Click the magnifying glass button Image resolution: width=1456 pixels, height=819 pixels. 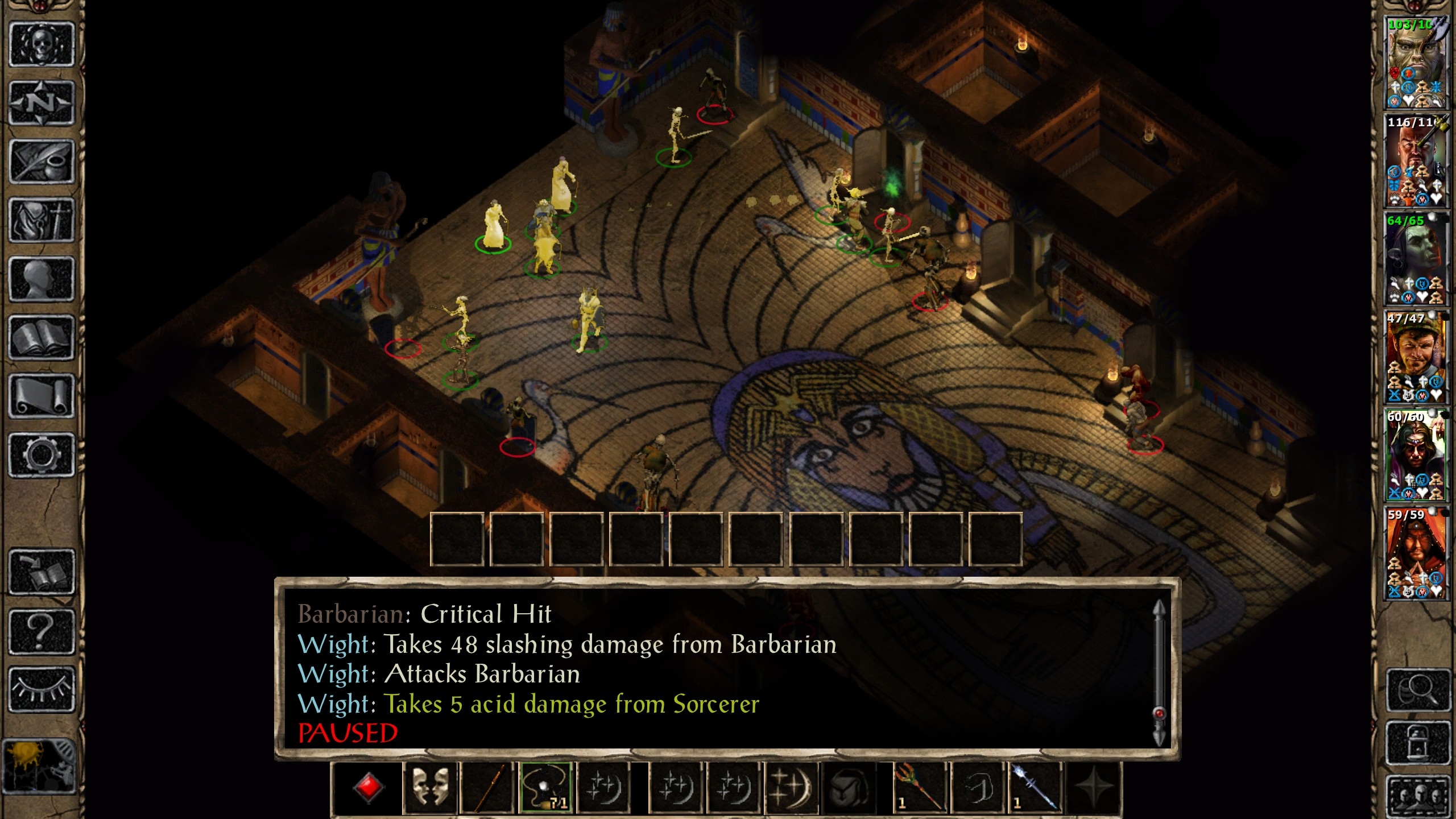pos(1417,690)
